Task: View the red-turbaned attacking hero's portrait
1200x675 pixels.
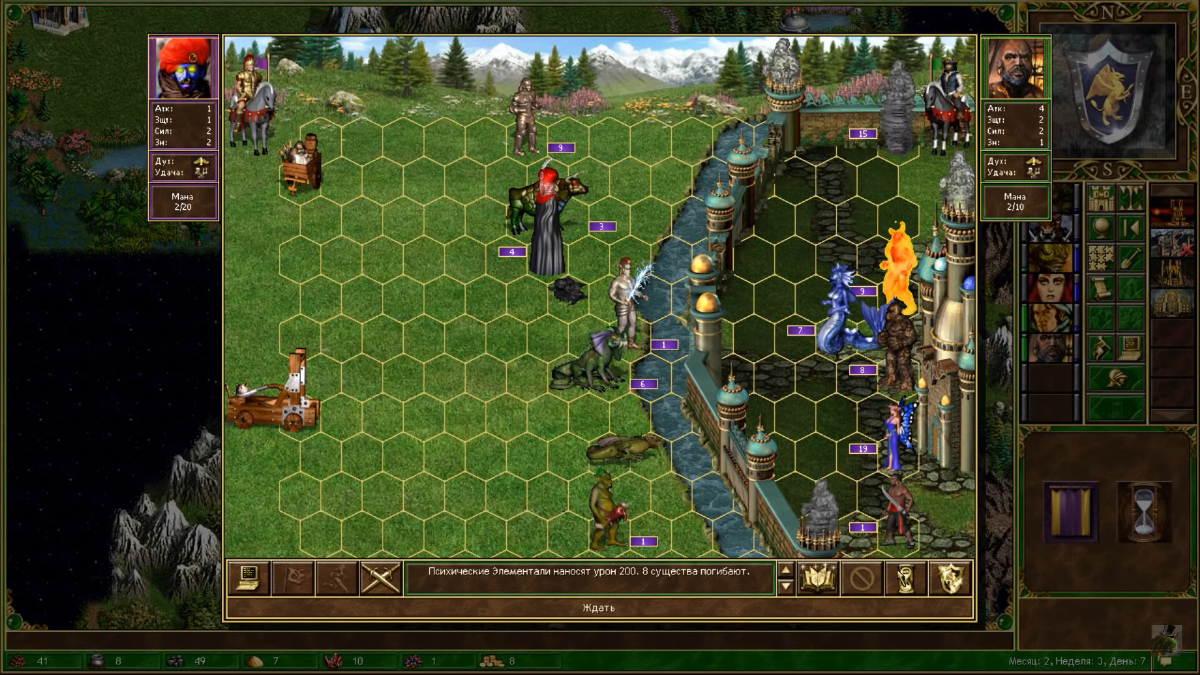Action: pyautogui.click(x=183, y=67)
